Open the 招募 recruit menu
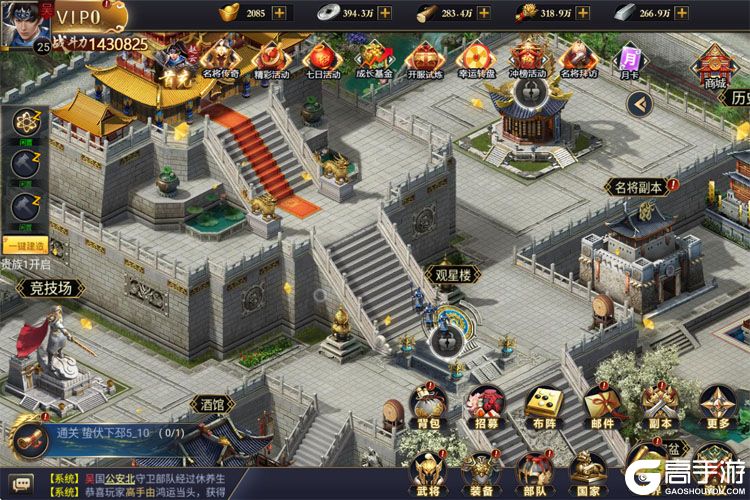The width and height of the screenshot is (750, 500). tap(486, 405)
